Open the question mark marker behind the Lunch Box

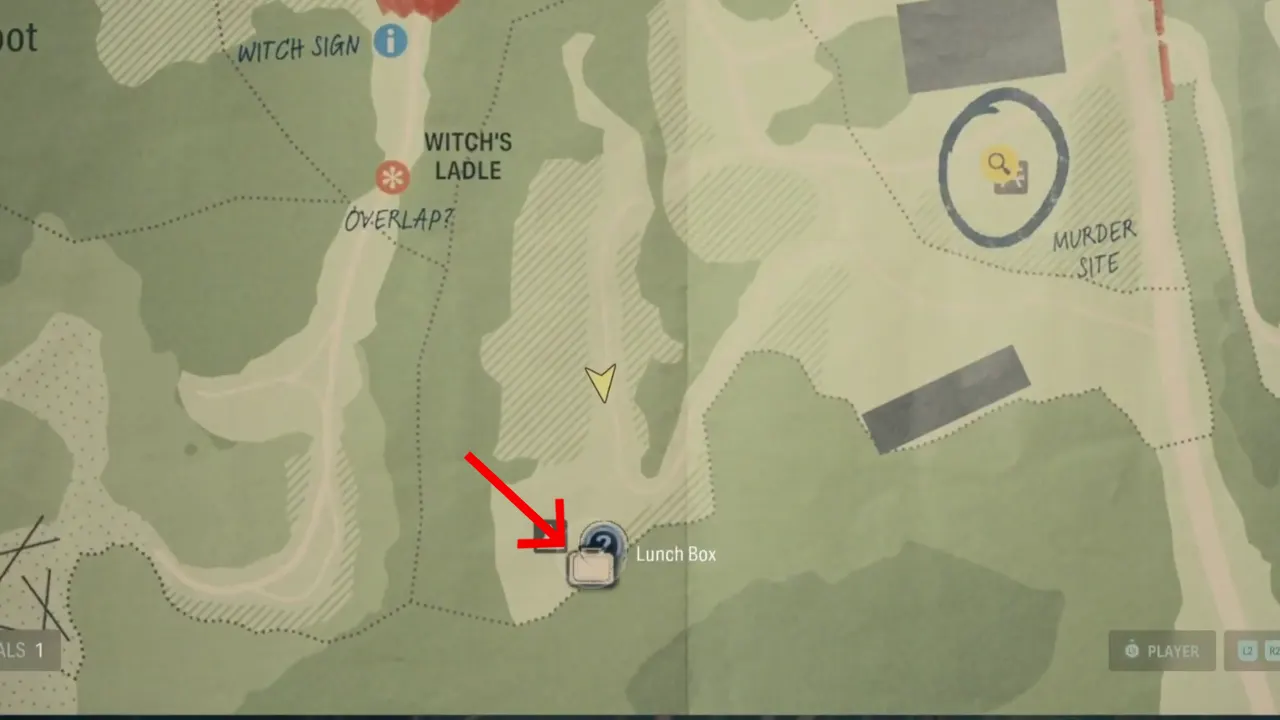click(605, 540)
